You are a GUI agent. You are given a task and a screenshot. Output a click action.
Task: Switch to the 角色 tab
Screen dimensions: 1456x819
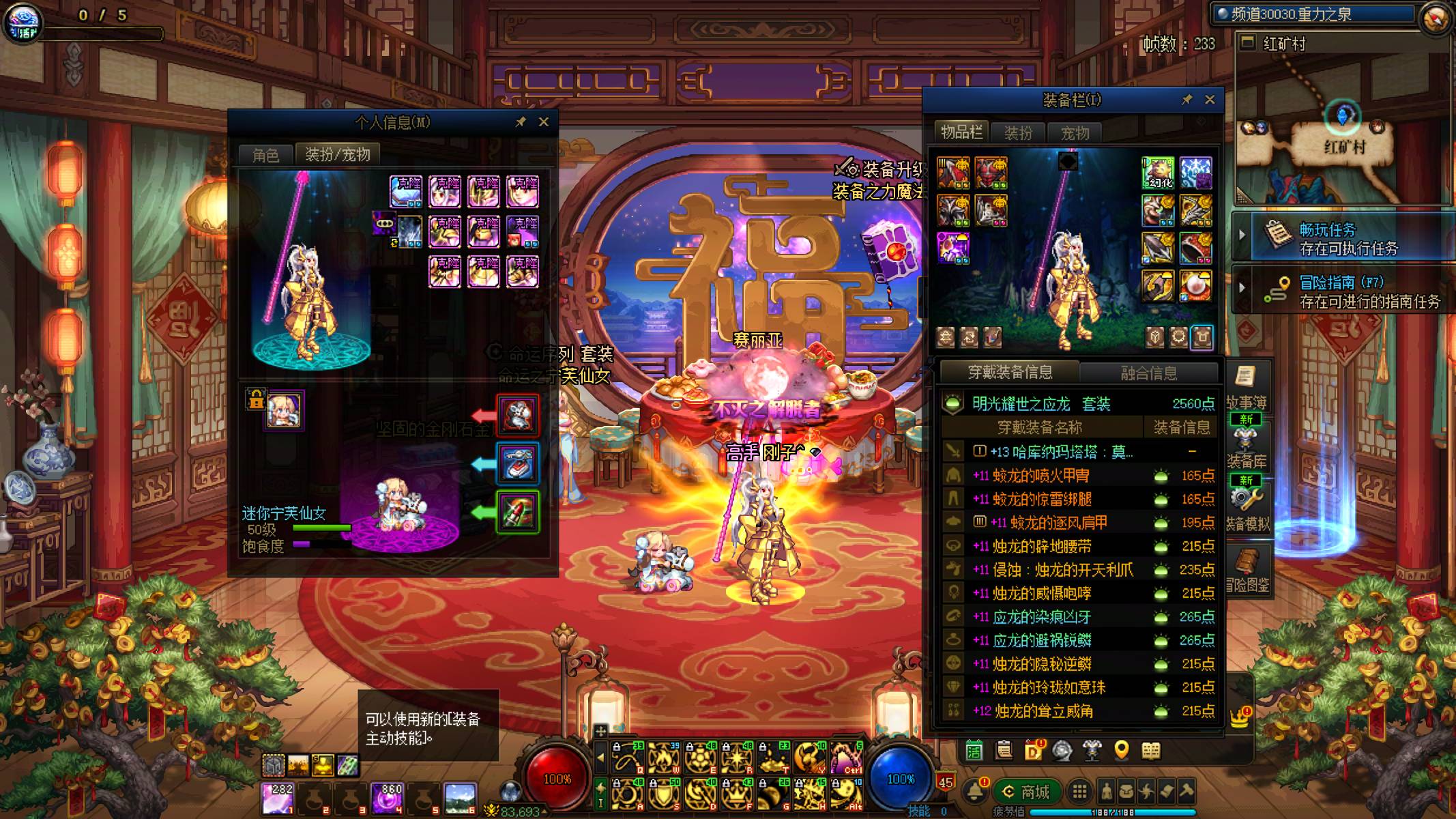265,155
